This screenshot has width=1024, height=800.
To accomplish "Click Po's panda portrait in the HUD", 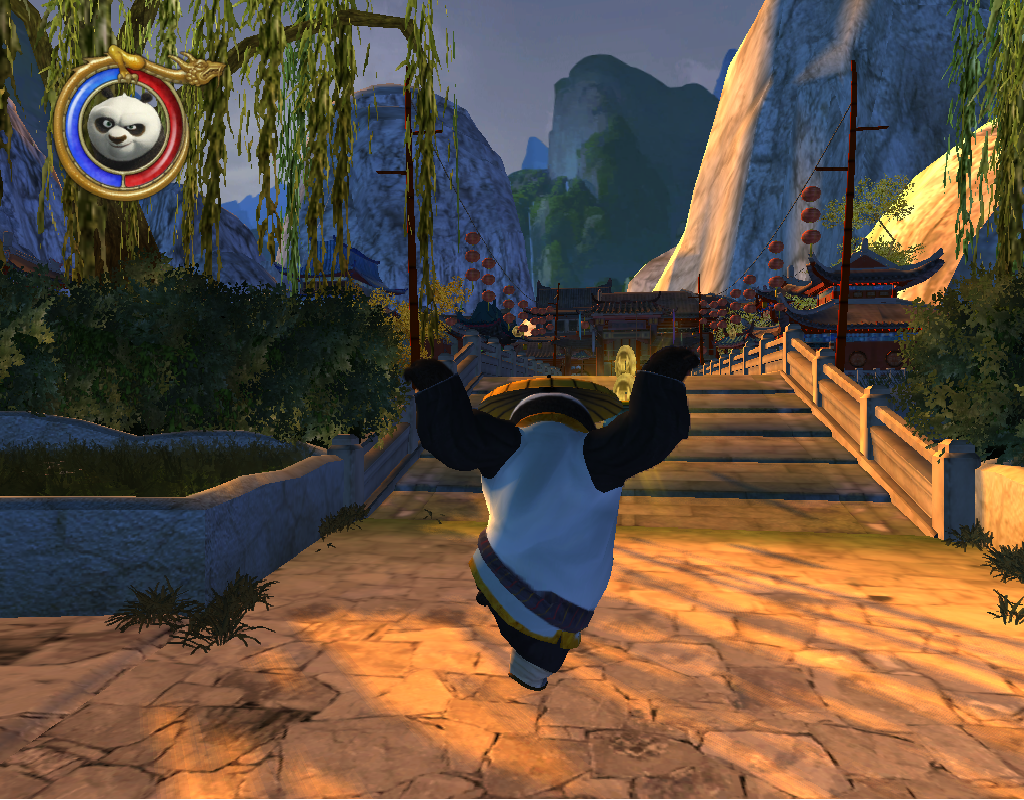I will point(119,126).
